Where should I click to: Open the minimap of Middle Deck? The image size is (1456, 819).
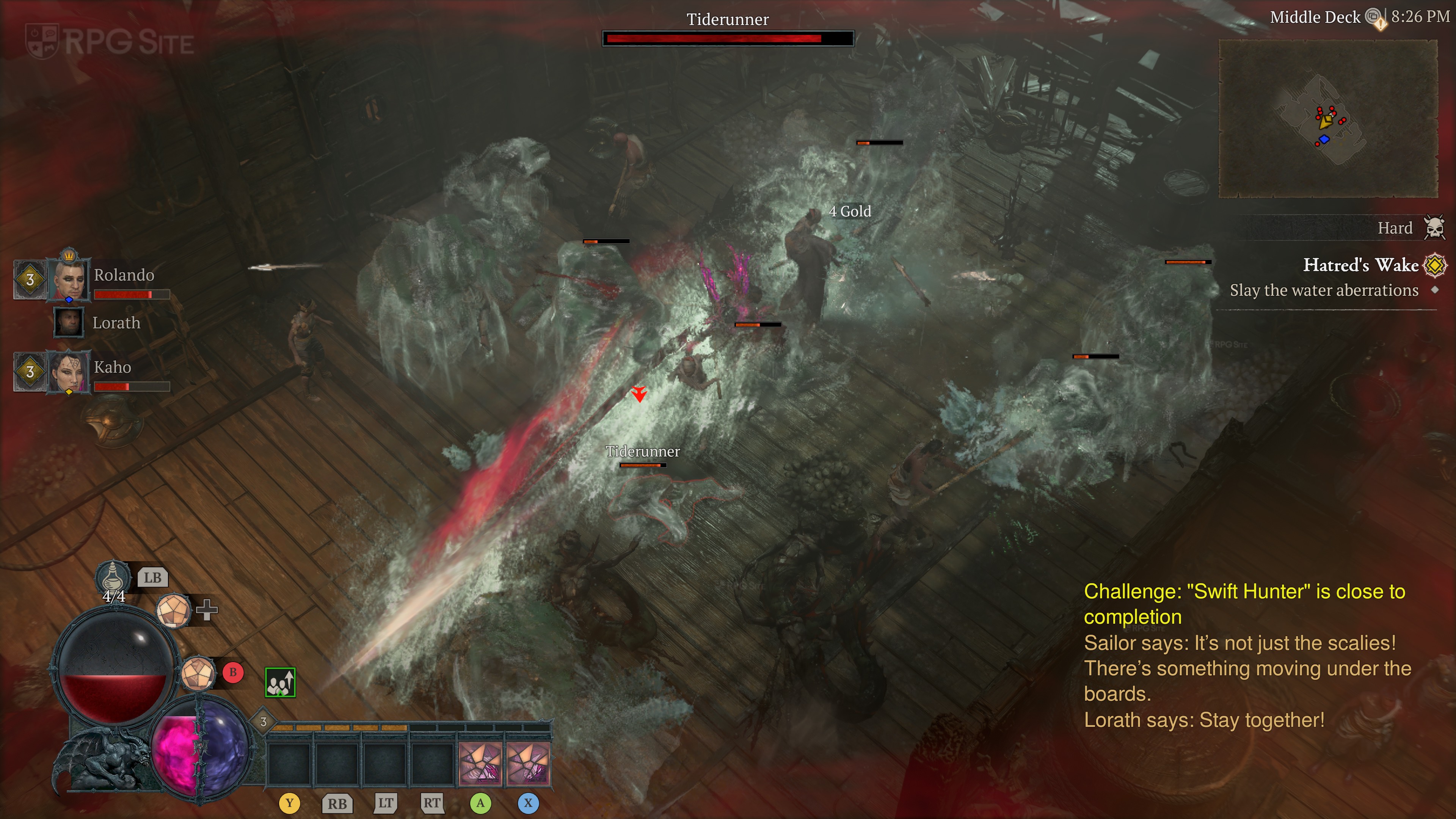(1327, 119)
